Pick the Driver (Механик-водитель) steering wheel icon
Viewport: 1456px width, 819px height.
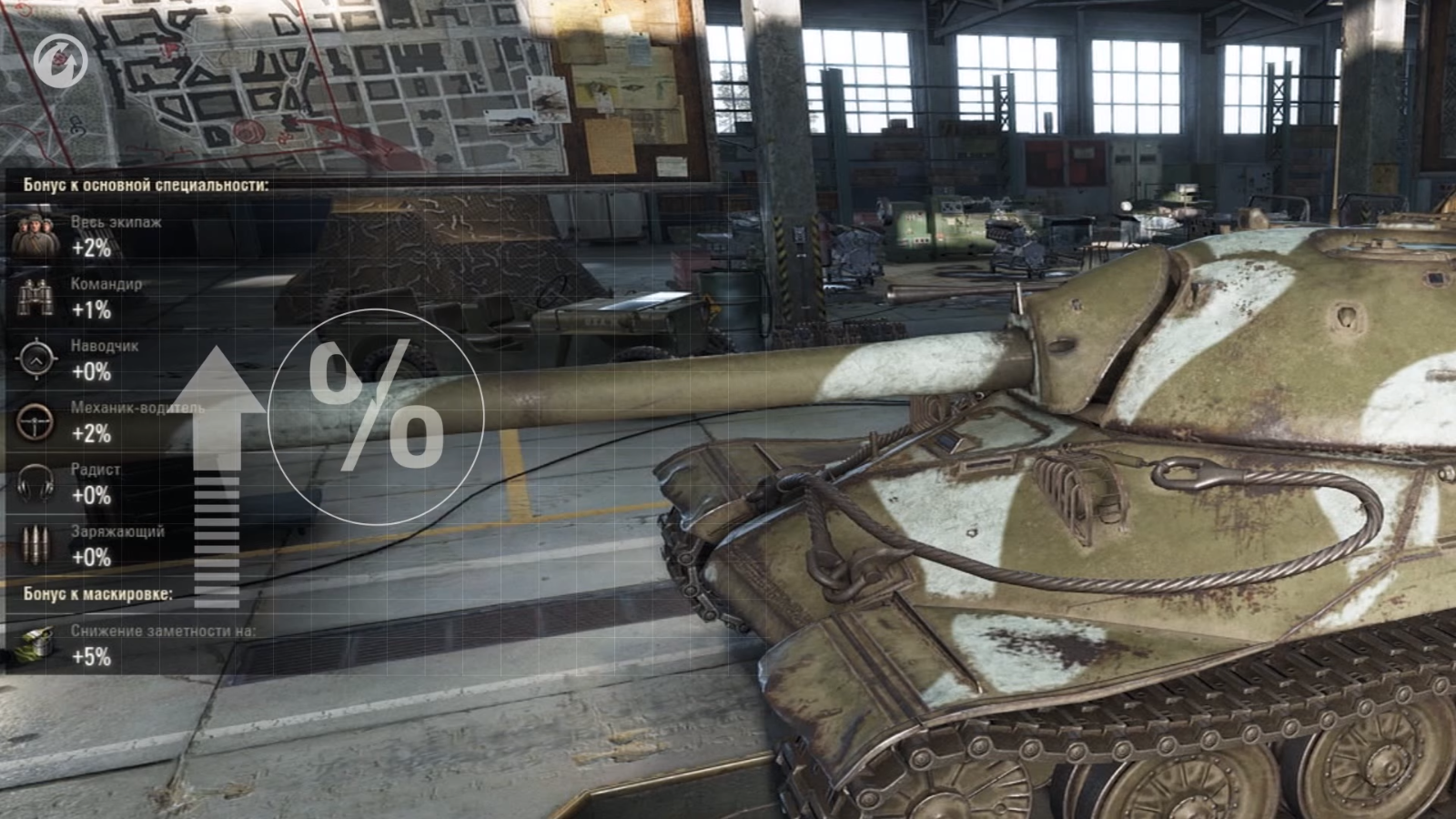(x=36, y=421)
